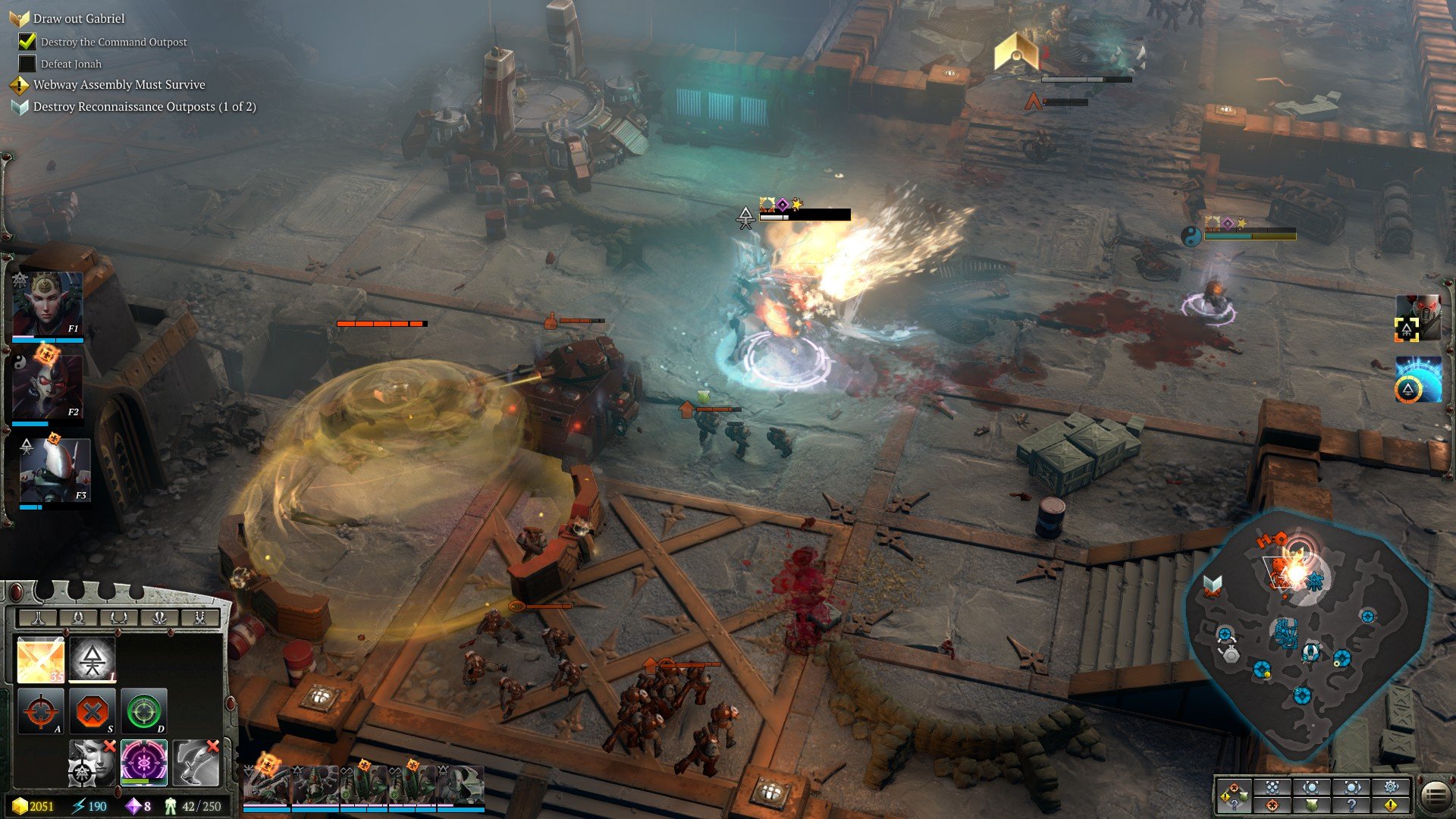Image resolution: width=1456 pixels, height=819 pixels.
Task: Open the main menu round button
Action: [1435, 795]
